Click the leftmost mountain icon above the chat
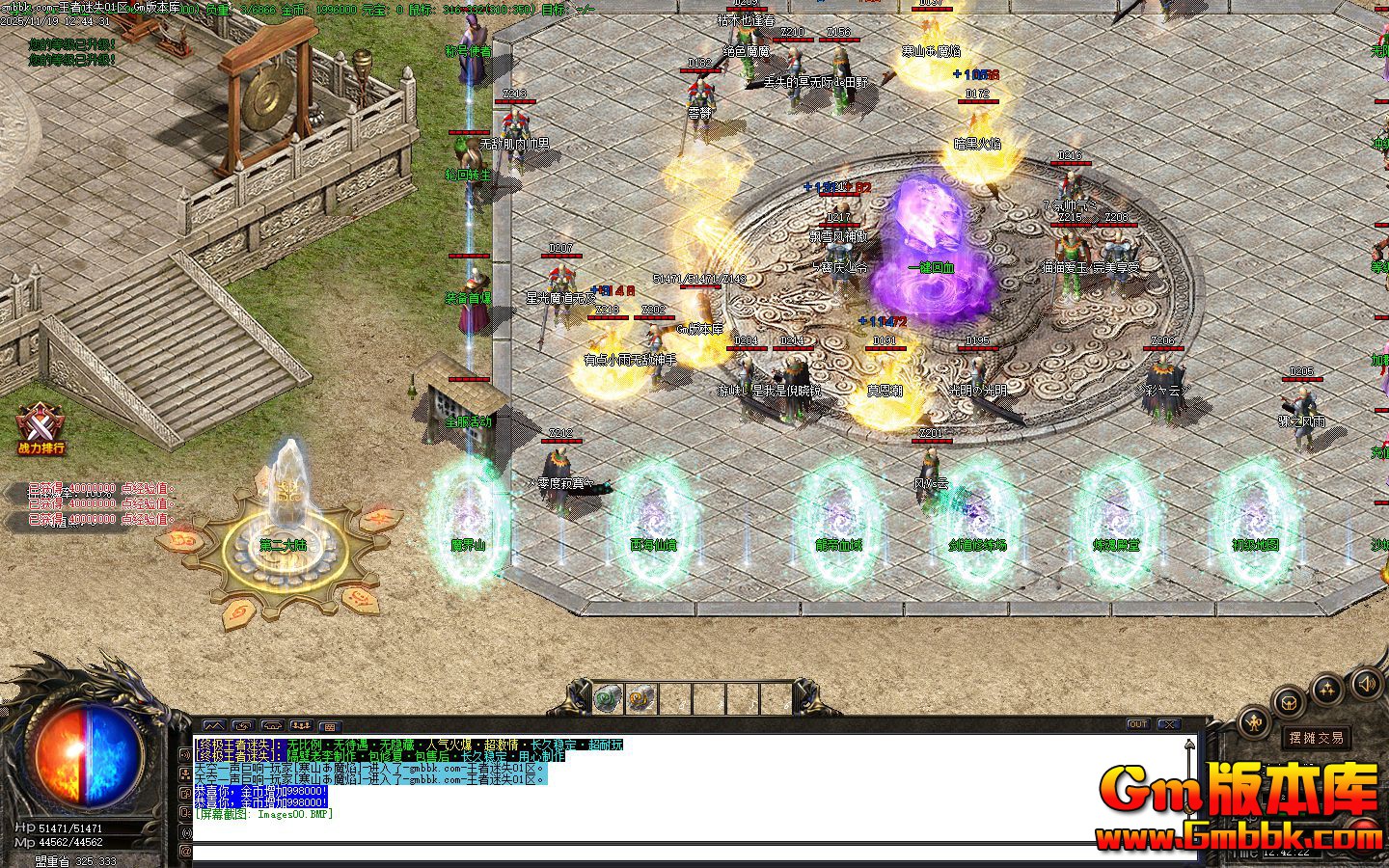This screenshot has height=868, width=1389. click(213, 726)
